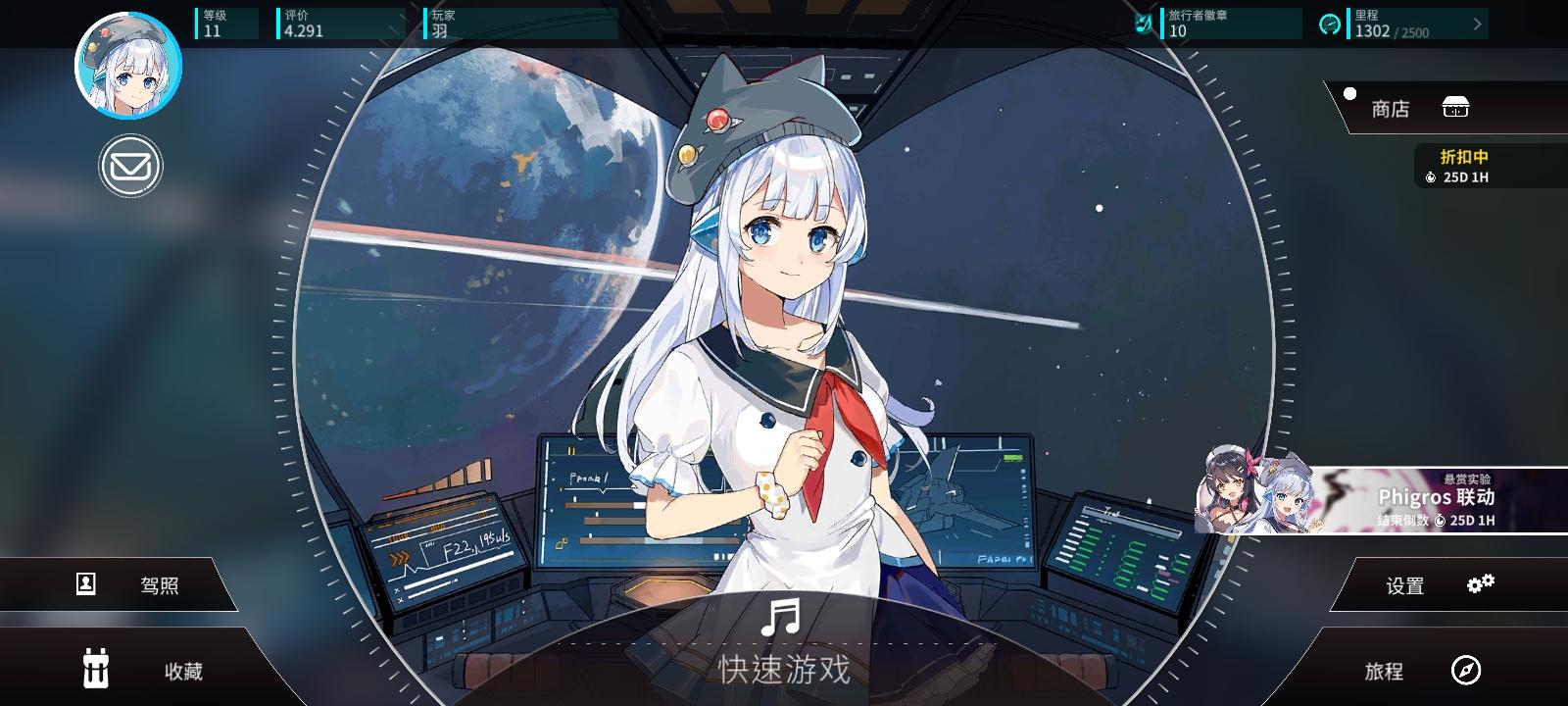Tap the license card icon beside 驾照
Image resolution: width=1568 pixels, height=706 pixels.
(86, 582)
